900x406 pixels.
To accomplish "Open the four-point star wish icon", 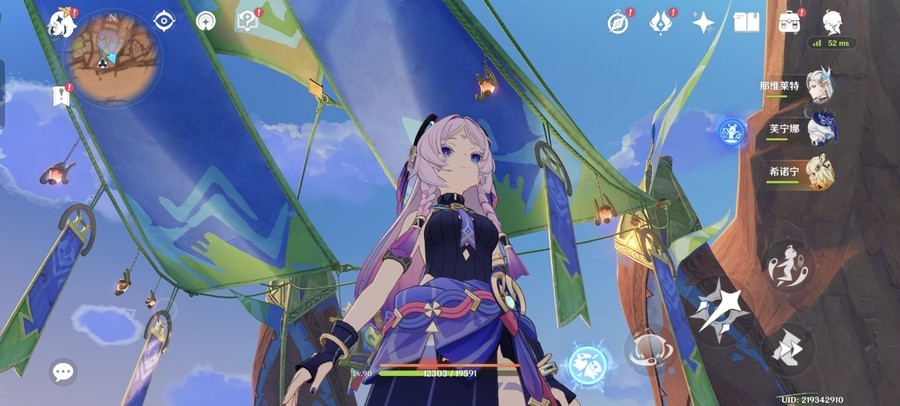I will coord(703,22).
